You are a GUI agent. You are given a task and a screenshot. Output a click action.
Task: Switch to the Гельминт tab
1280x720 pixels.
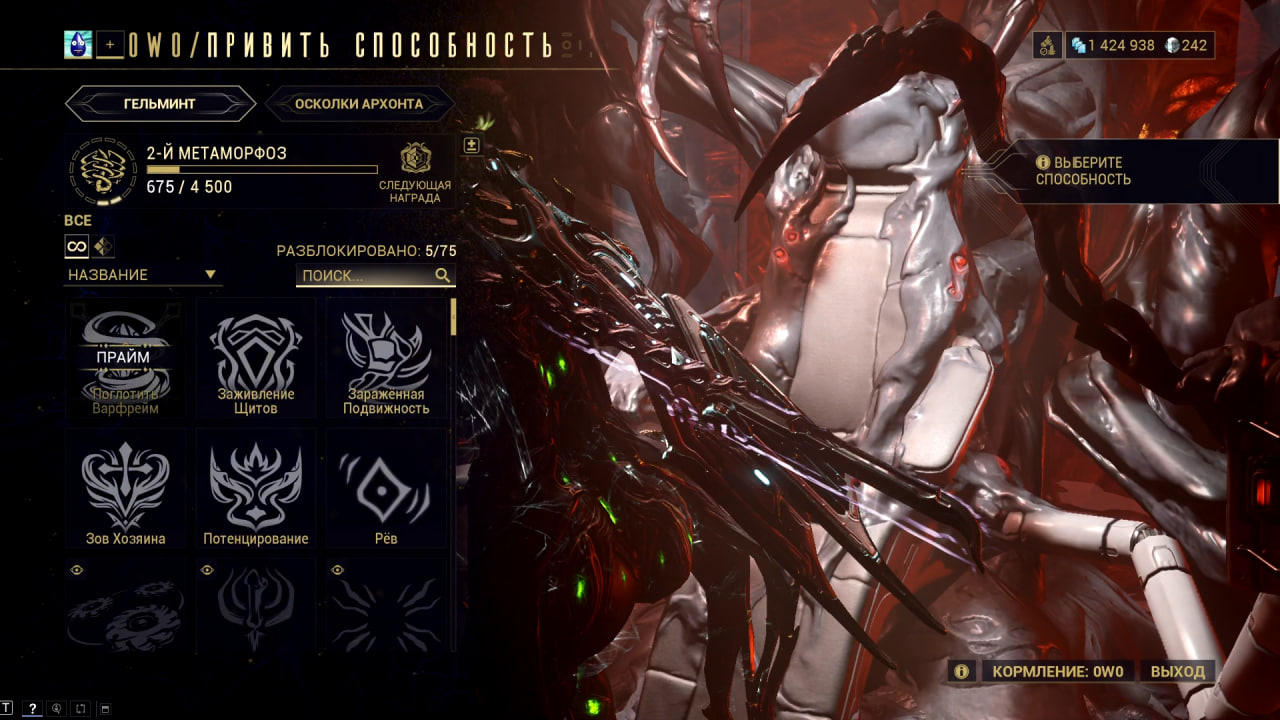coord(160,103)
